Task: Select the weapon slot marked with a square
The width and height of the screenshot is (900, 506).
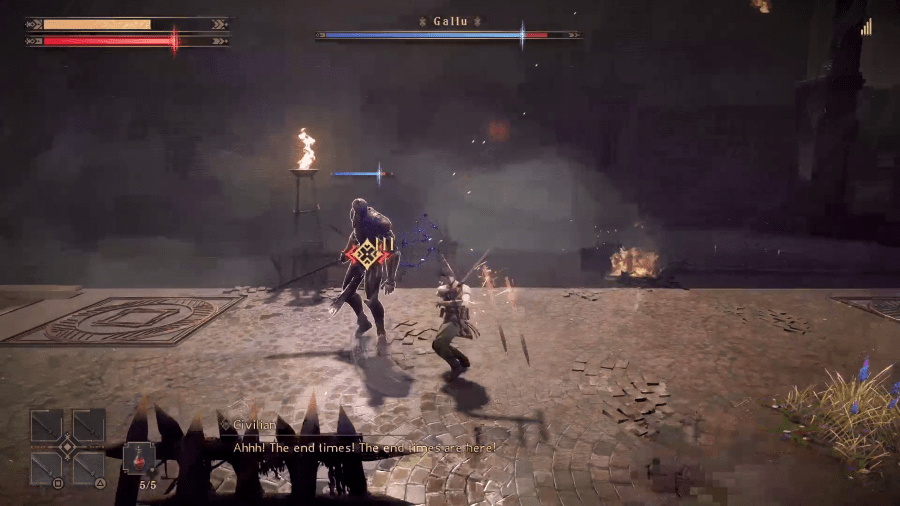Action: click(x=47, y=467)
